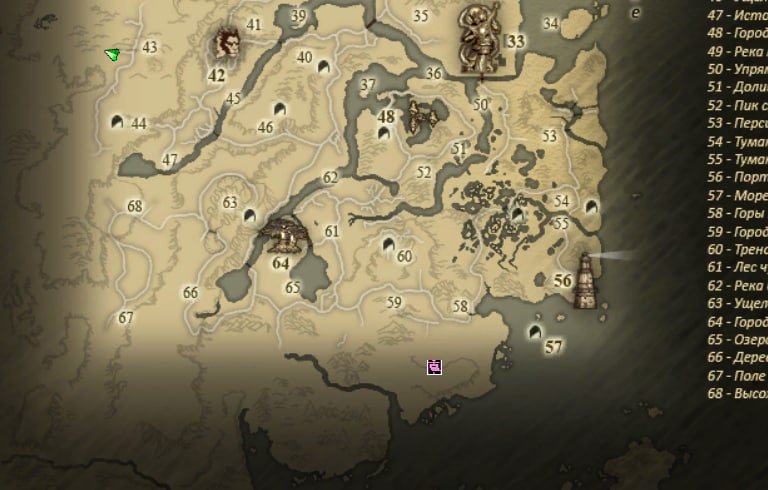This screenshot has height=490, width=768.
Task: Select the coastal cave entrance near number 57
Action: point(536,331)
